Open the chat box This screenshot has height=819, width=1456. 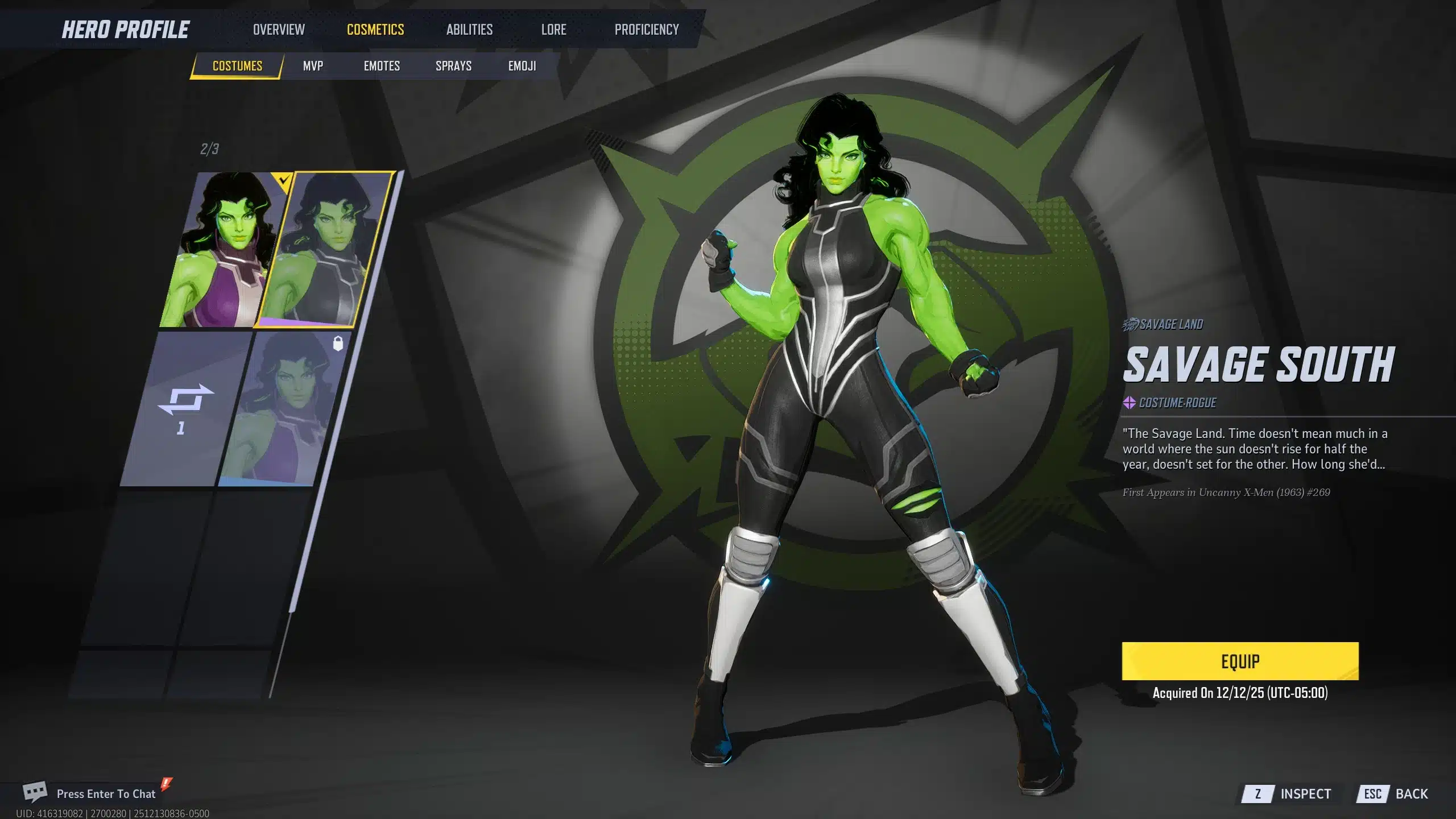[x=105, y=793]
